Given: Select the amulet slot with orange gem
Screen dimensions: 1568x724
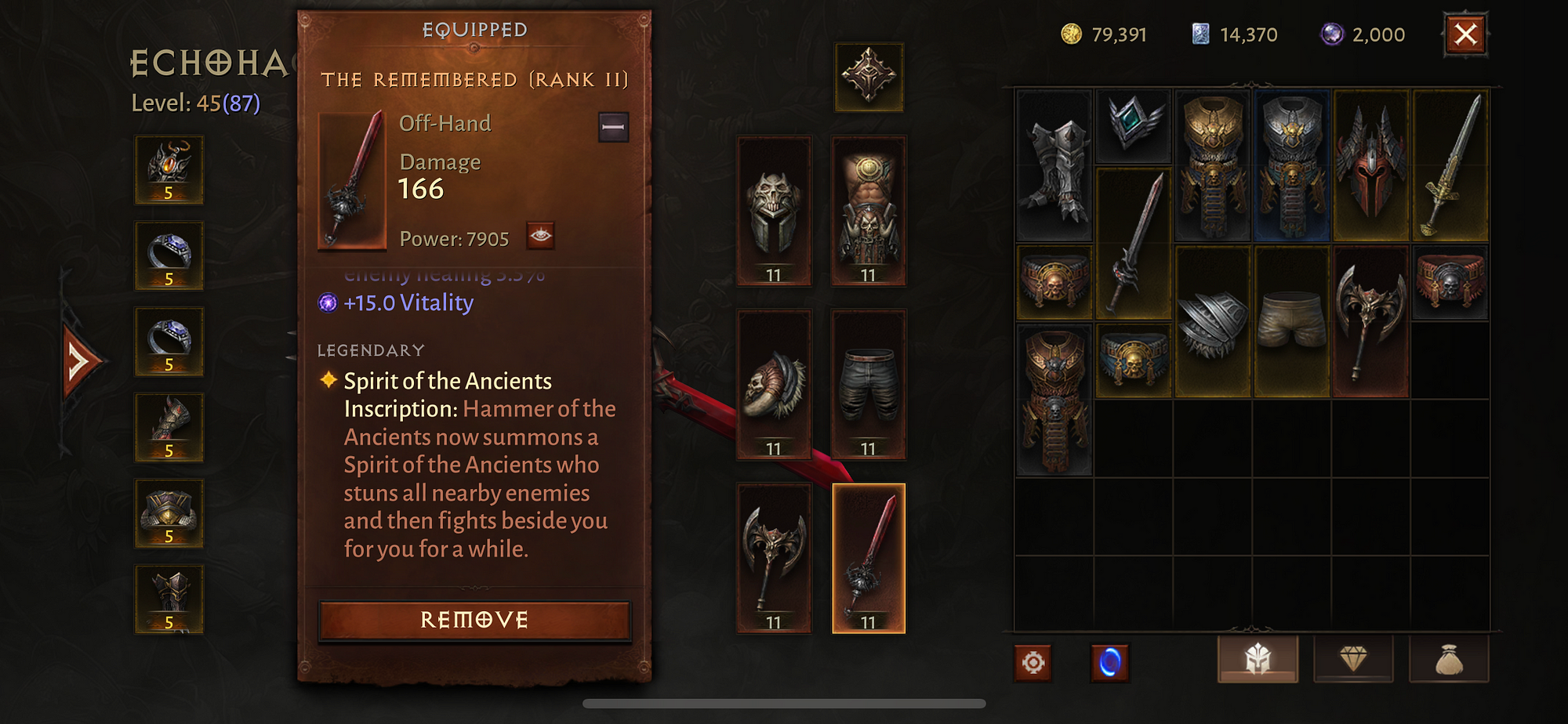Looking at the screenshot, I should [x=169, y=170].
